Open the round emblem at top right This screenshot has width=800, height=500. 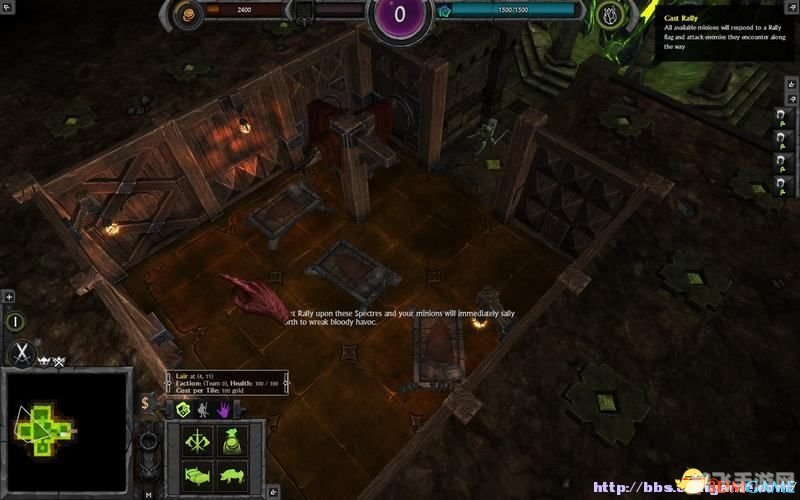[x=612, y=14]
